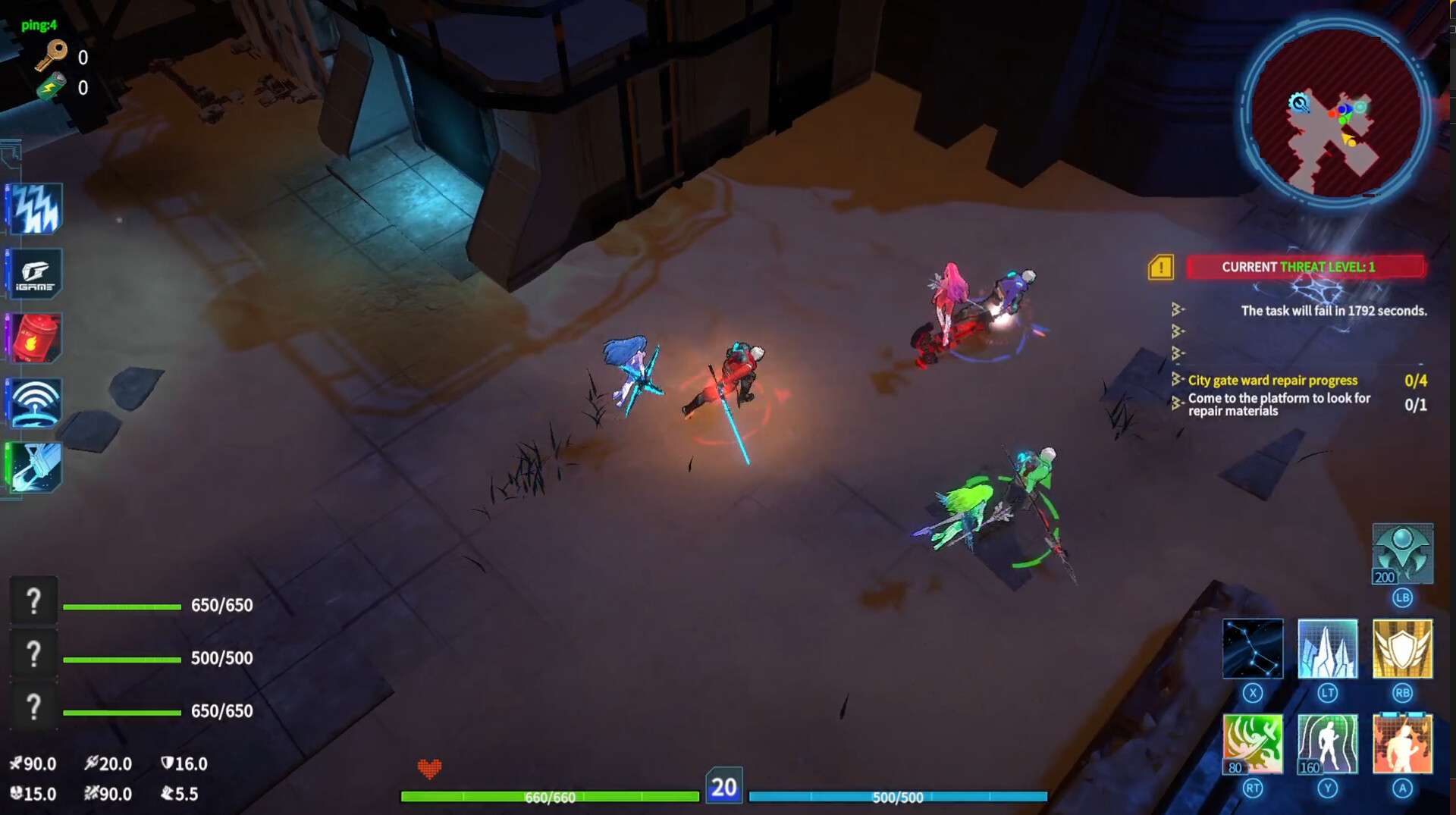The image size is (1456, 815).
Task: Click the green battery counter icon
Action: coord(52,87)
